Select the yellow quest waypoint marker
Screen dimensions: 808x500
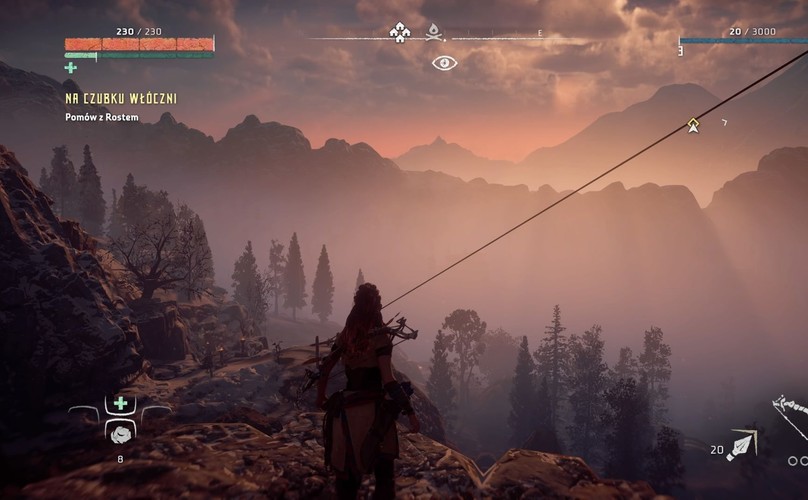coord(693,124)
